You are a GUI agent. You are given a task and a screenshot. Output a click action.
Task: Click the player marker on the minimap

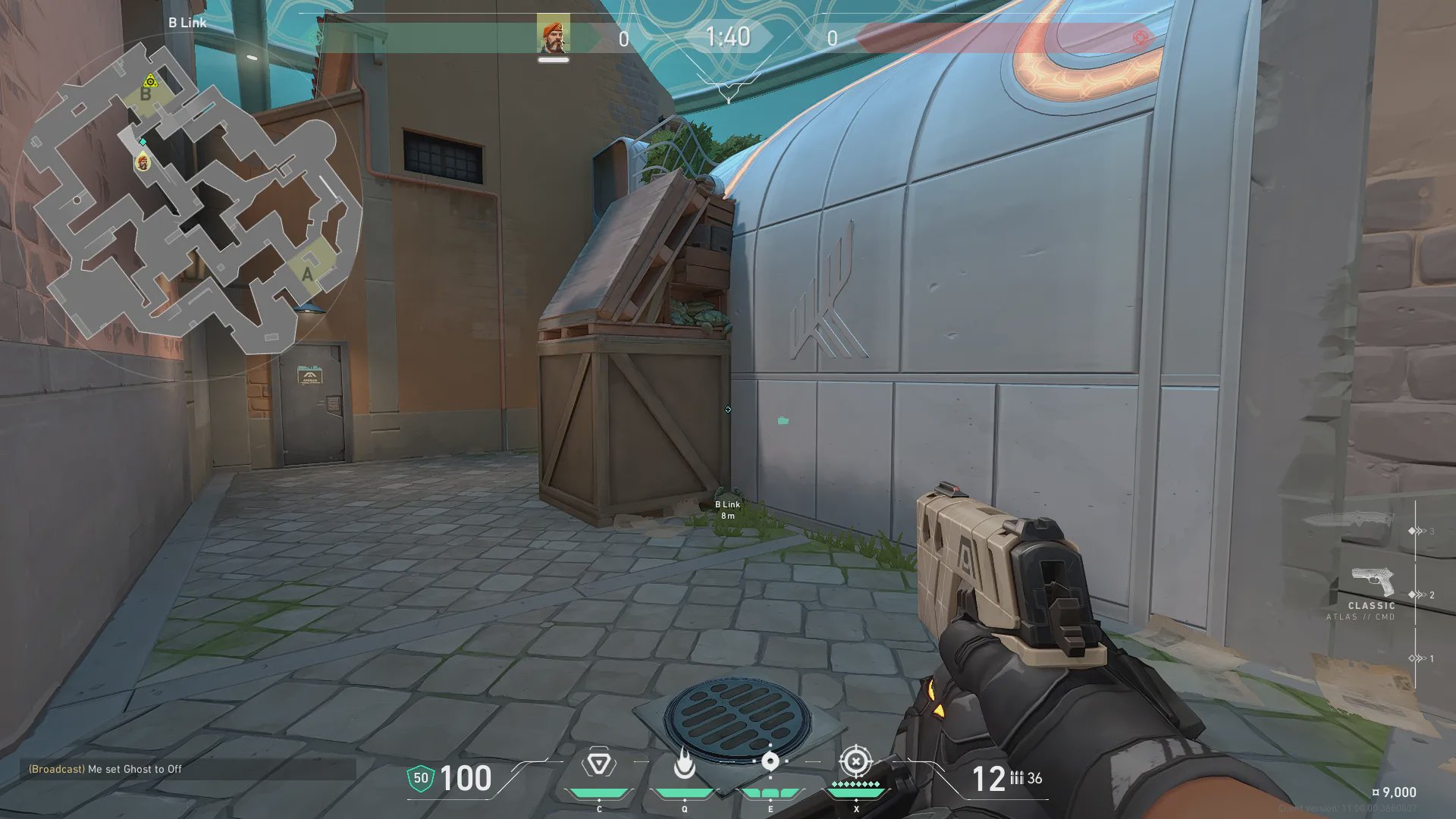tap(142, 162)
